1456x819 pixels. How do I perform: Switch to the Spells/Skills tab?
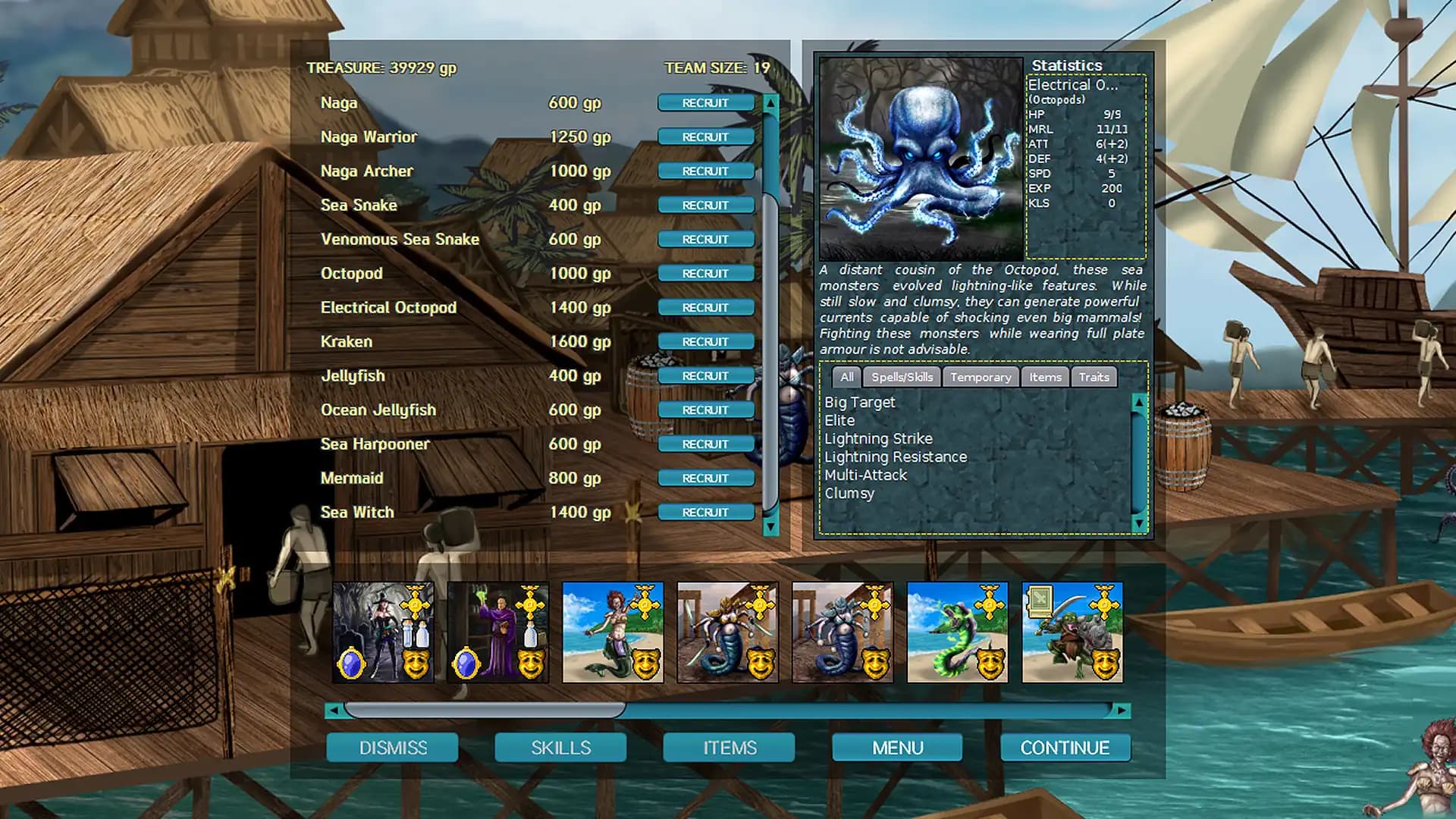click(901, 377)
